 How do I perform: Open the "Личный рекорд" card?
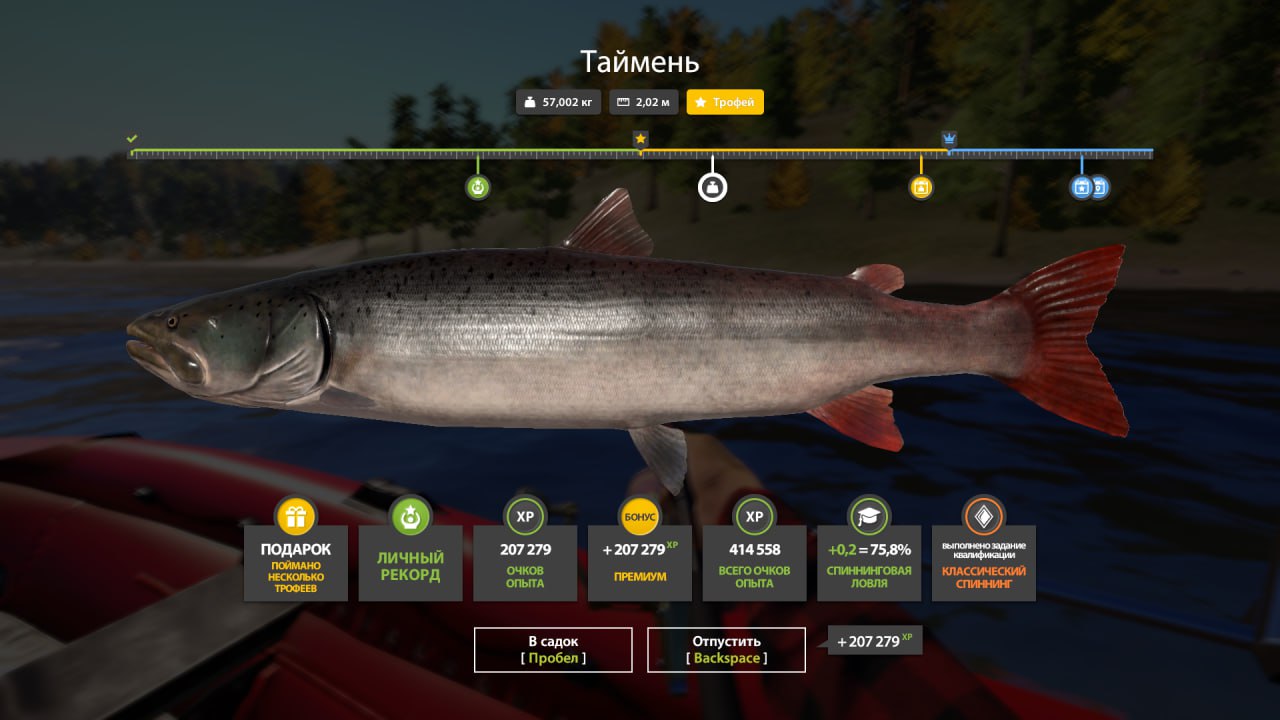tap(410, 562)
